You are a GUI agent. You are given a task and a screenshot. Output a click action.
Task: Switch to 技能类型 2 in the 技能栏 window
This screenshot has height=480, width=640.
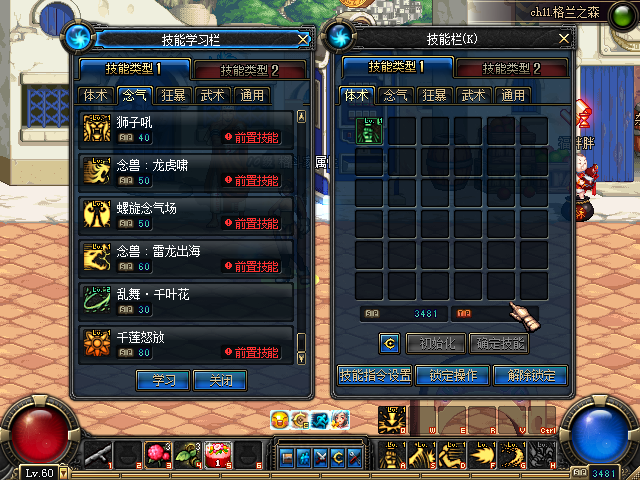511,68
